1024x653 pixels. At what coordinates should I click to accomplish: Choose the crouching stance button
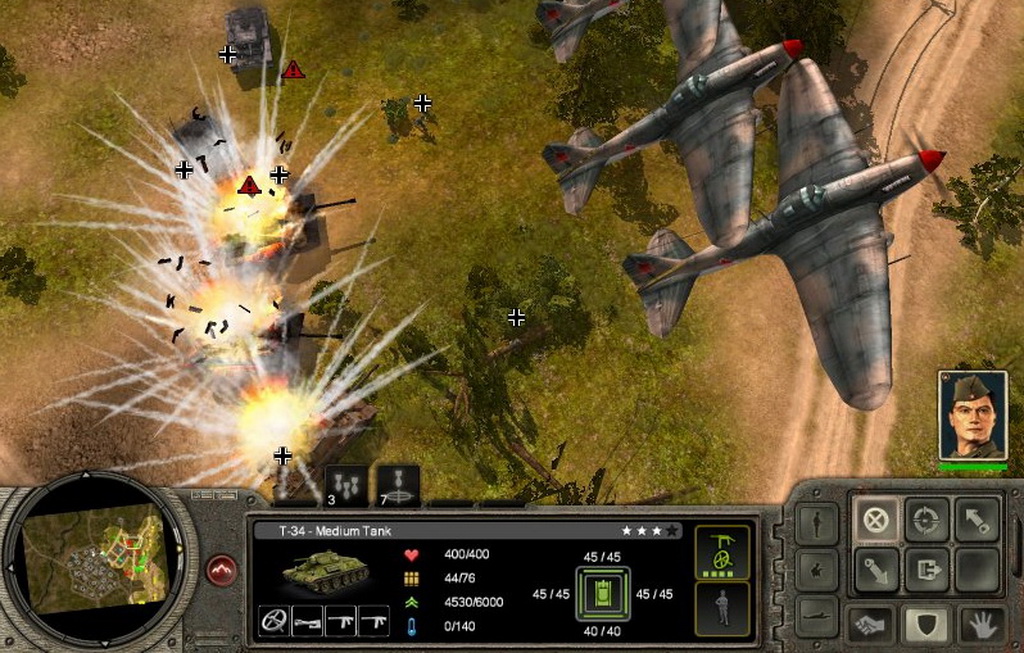click(x=817, y=570)
